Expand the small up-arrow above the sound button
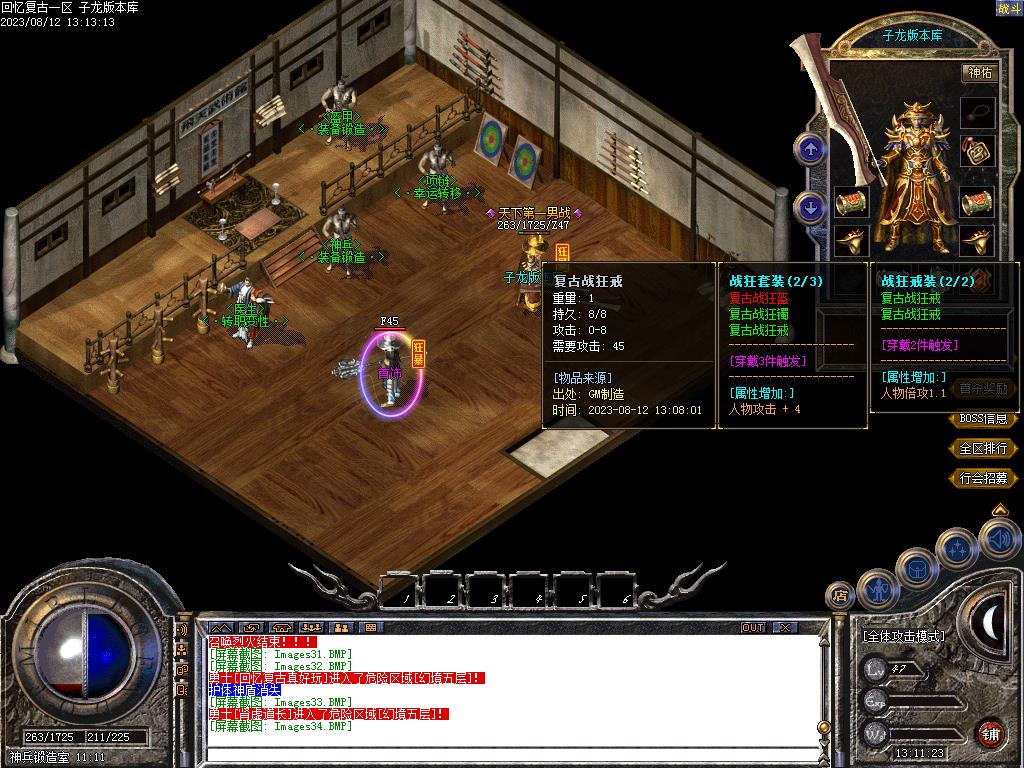The width and height of the screenshot is (1024, 768). [x=998, y=510]
